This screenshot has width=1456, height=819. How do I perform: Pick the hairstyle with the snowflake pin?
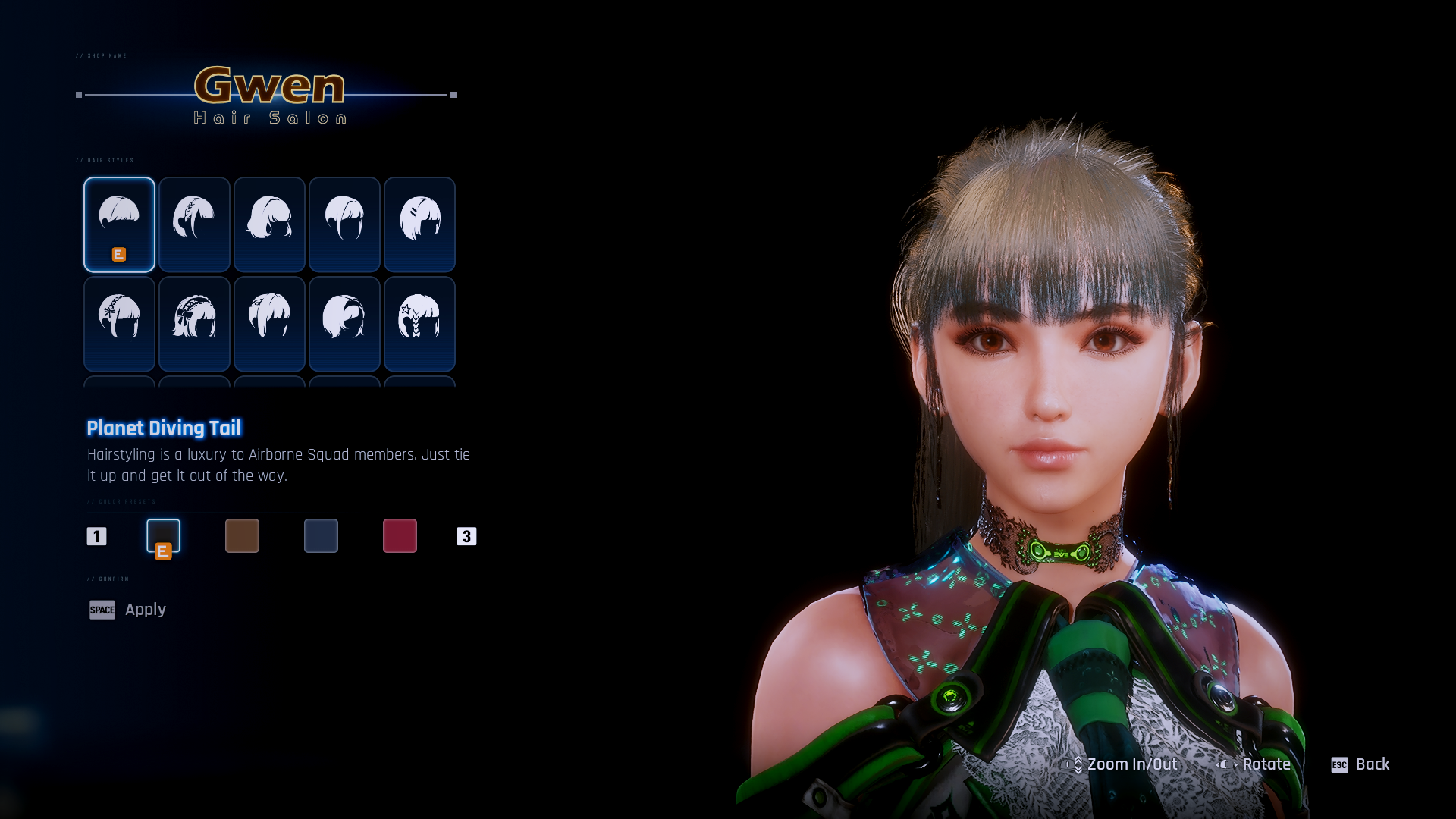(x=119, y=324)
